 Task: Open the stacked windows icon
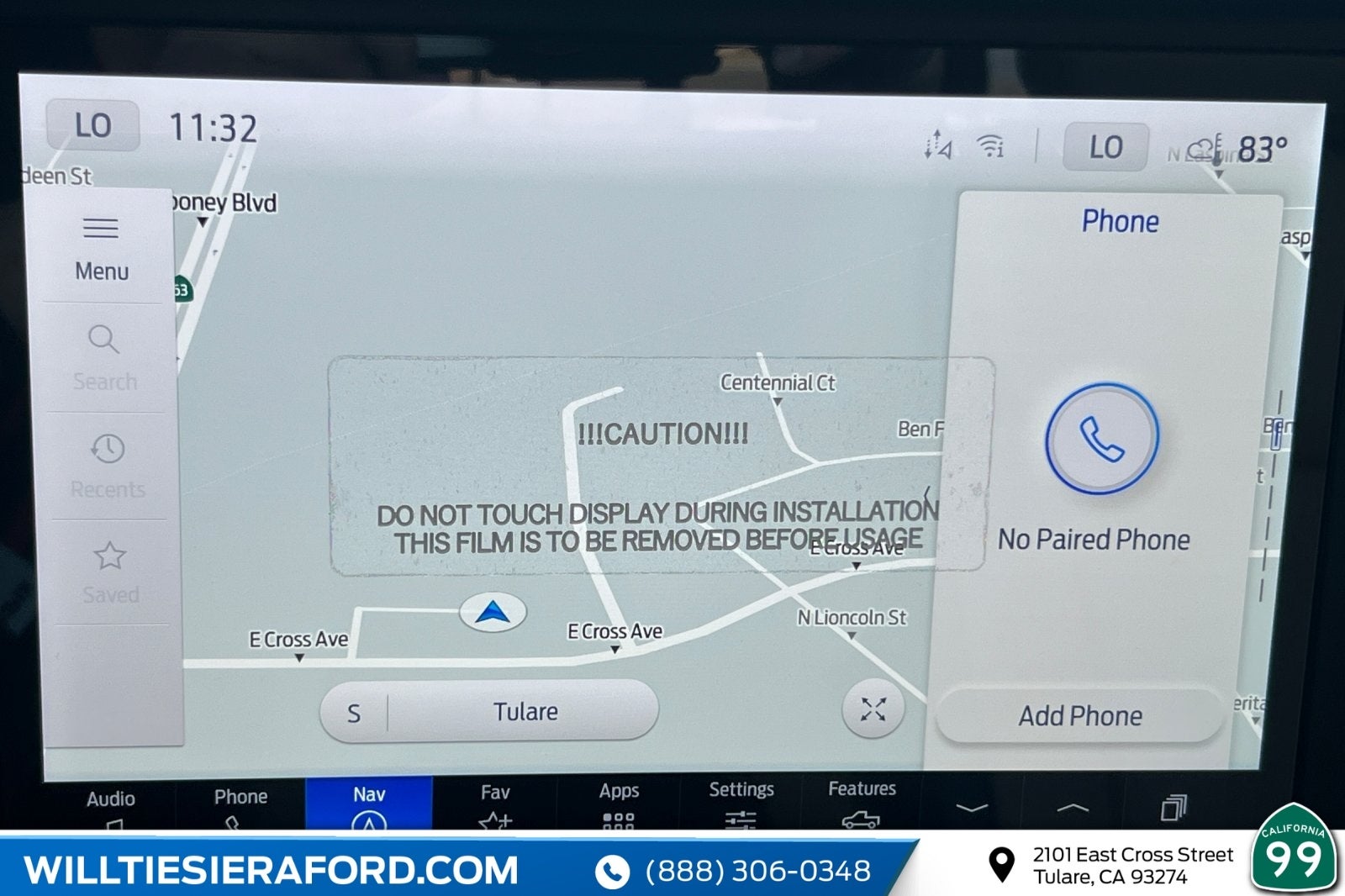[x=1174, y=808]
